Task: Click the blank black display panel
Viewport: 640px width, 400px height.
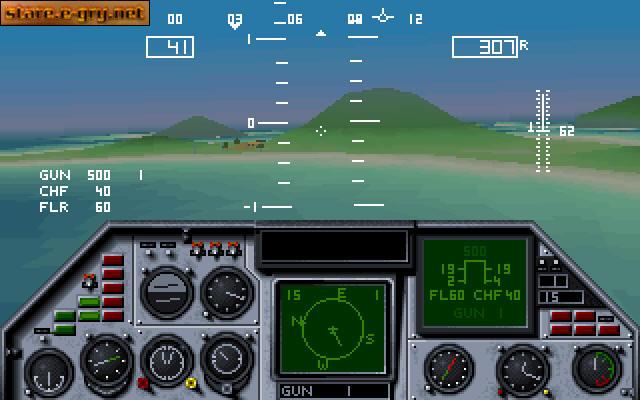Action: coord(333,246)
